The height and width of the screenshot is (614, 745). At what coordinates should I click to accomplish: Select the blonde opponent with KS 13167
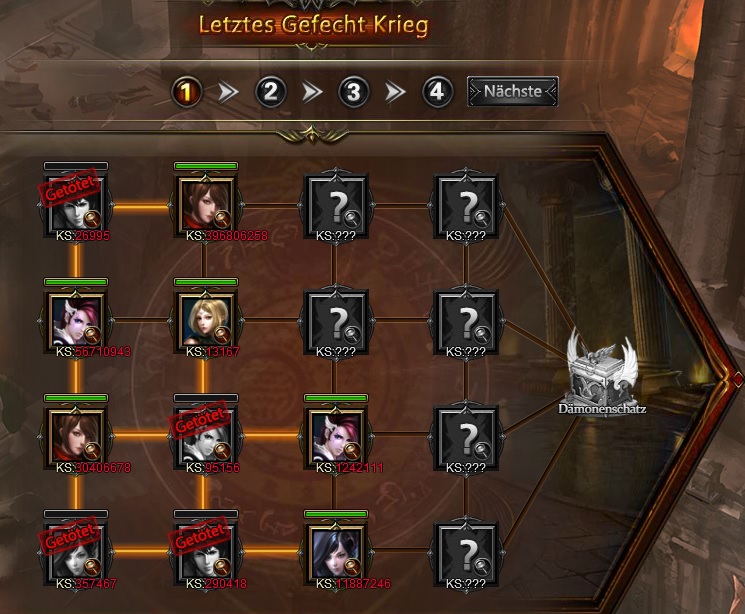[x=205, y=321]
